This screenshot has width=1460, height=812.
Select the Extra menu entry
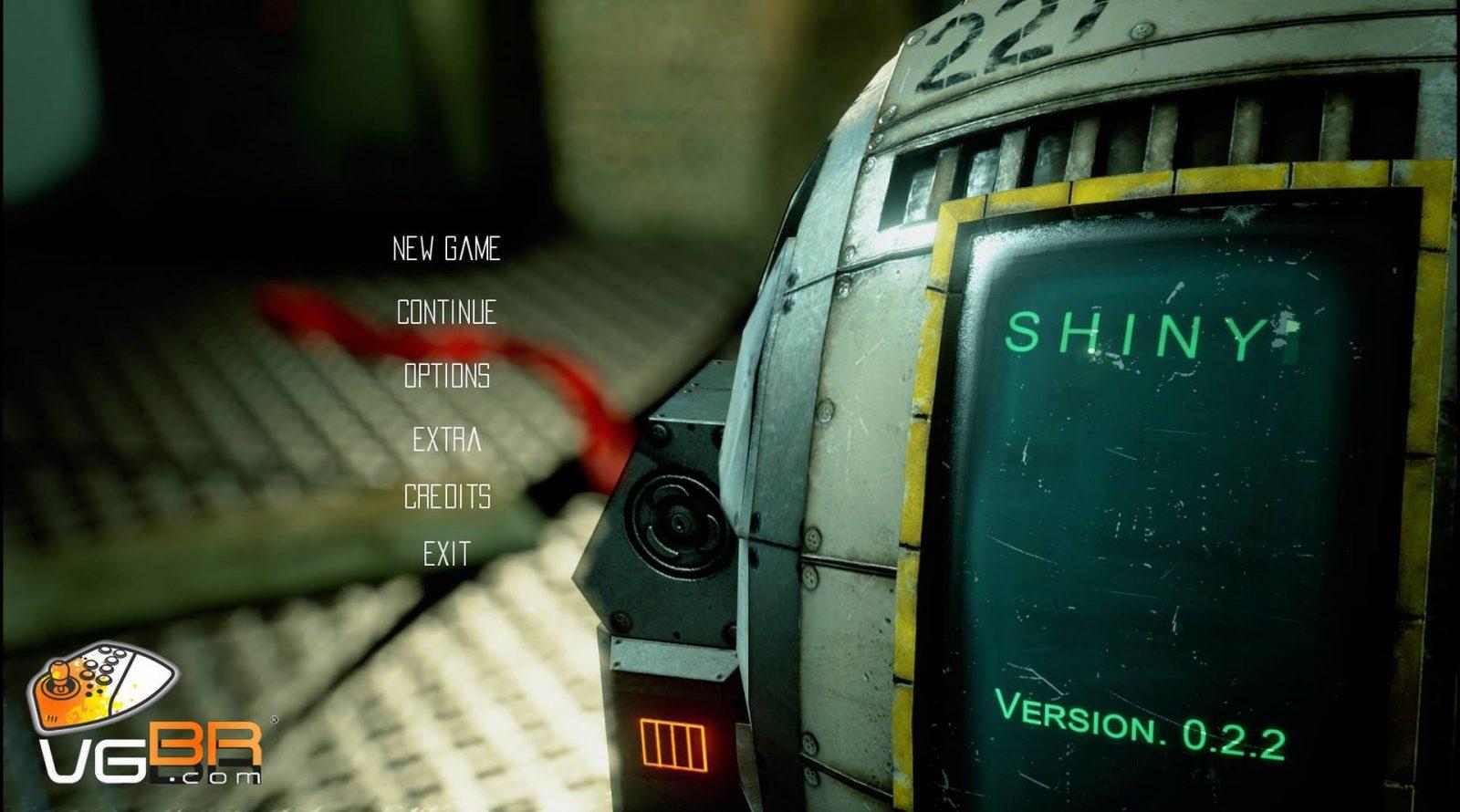pos(447,440)
